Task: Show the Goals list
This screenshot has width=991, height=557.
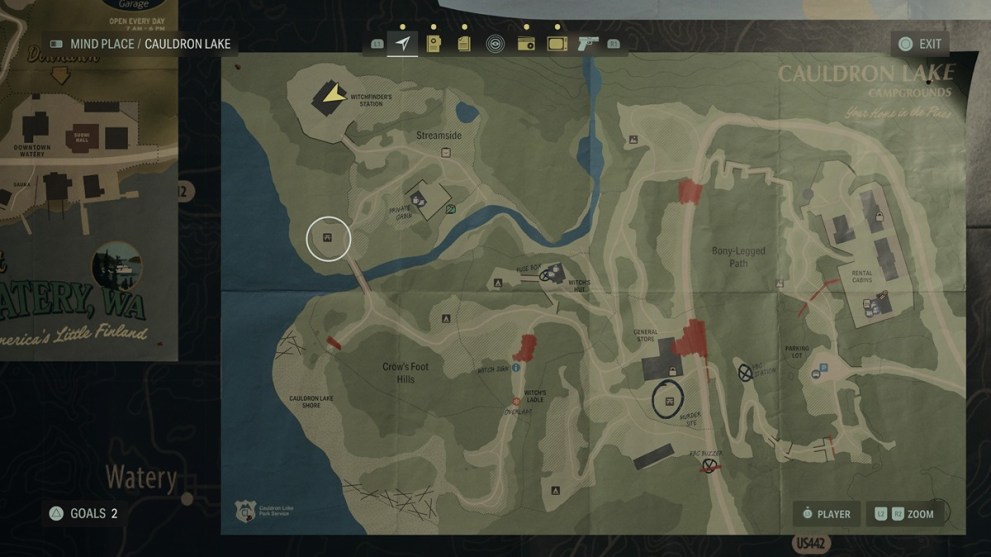Action: pyautogui.click(x=82, y=514)
